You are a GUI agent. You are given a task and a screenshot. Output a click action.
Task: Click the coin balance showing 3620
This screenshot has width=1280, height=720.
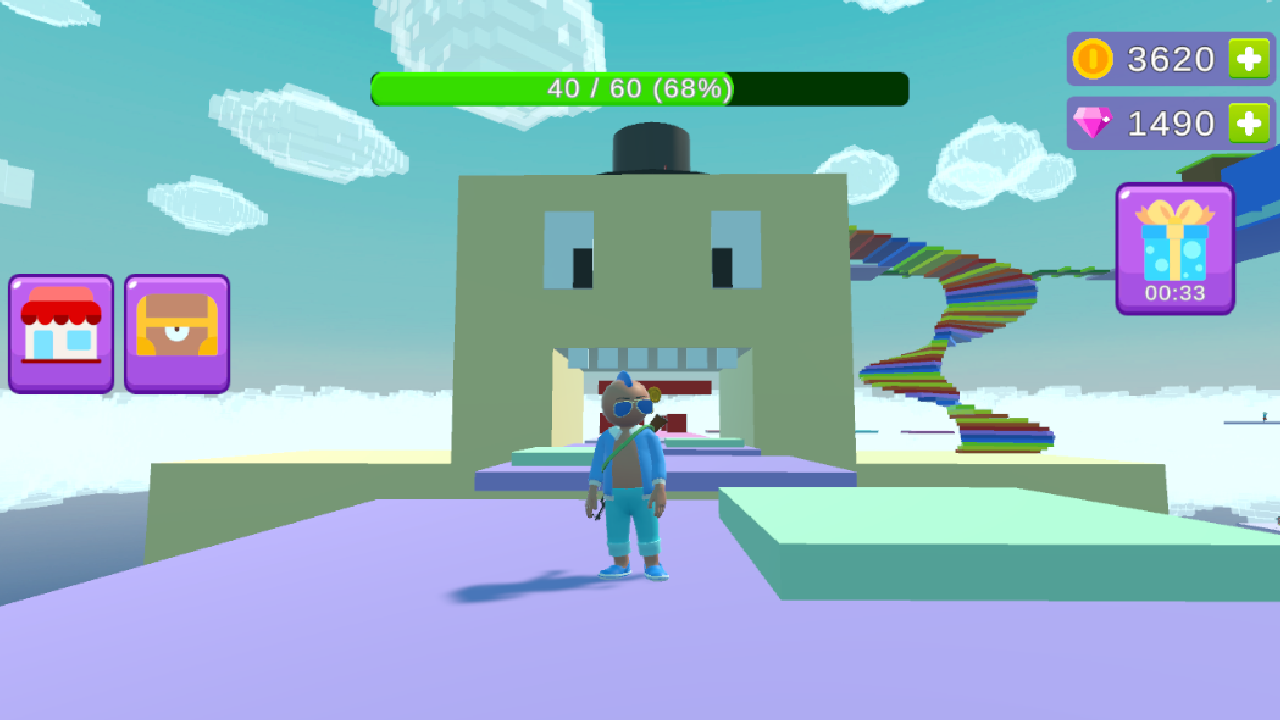point(1170,58)
